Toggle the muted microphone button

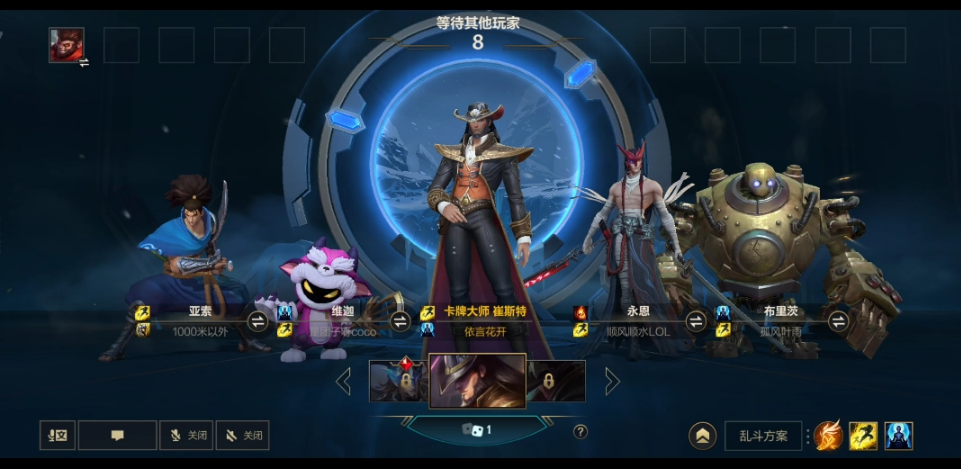coord(186,435)
